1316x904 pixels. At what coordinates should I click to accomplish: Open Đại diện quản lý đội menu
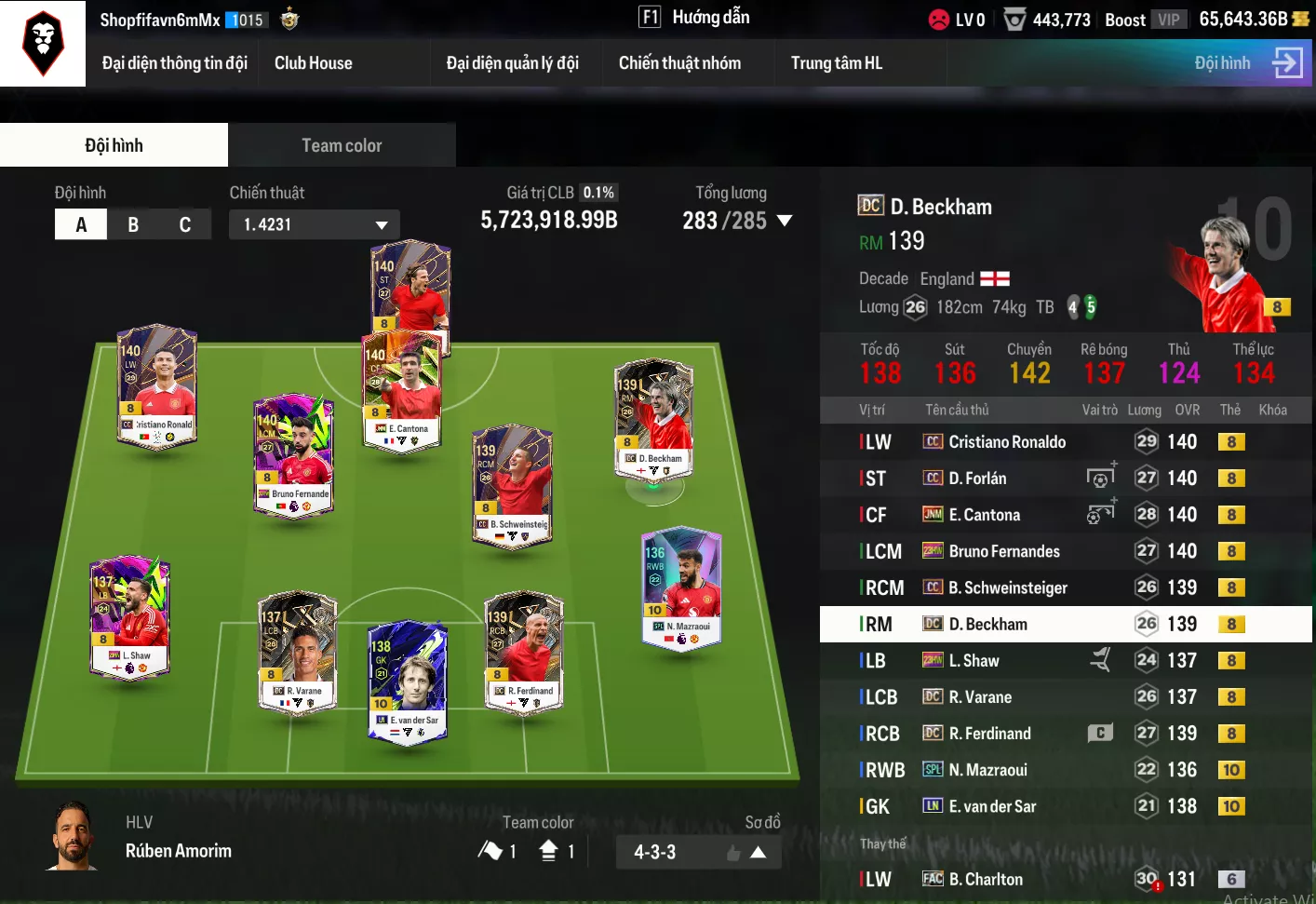[x=512, y=63]
